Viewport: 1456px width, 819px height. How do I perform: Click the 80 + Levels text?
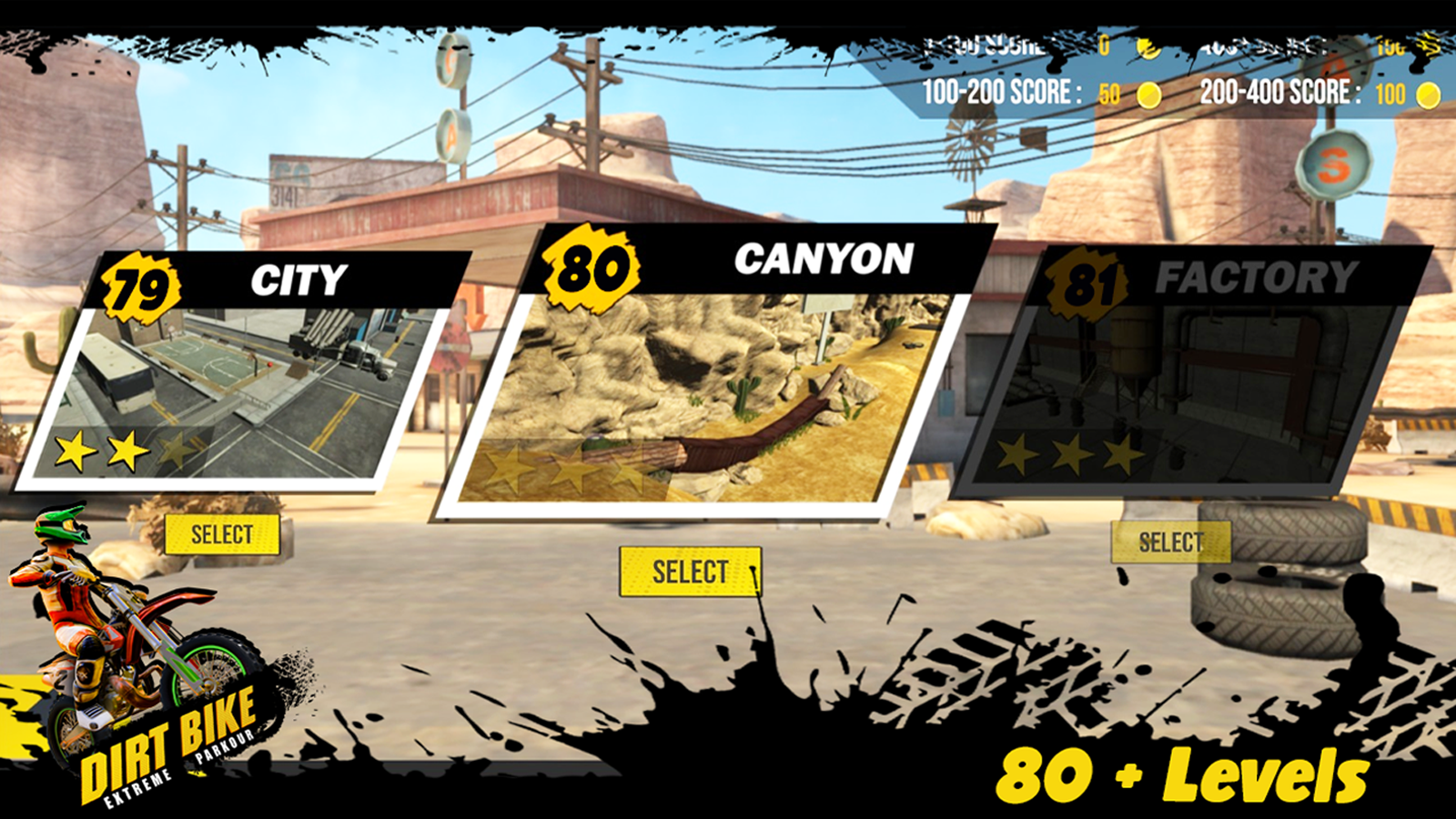(1183, 775)
